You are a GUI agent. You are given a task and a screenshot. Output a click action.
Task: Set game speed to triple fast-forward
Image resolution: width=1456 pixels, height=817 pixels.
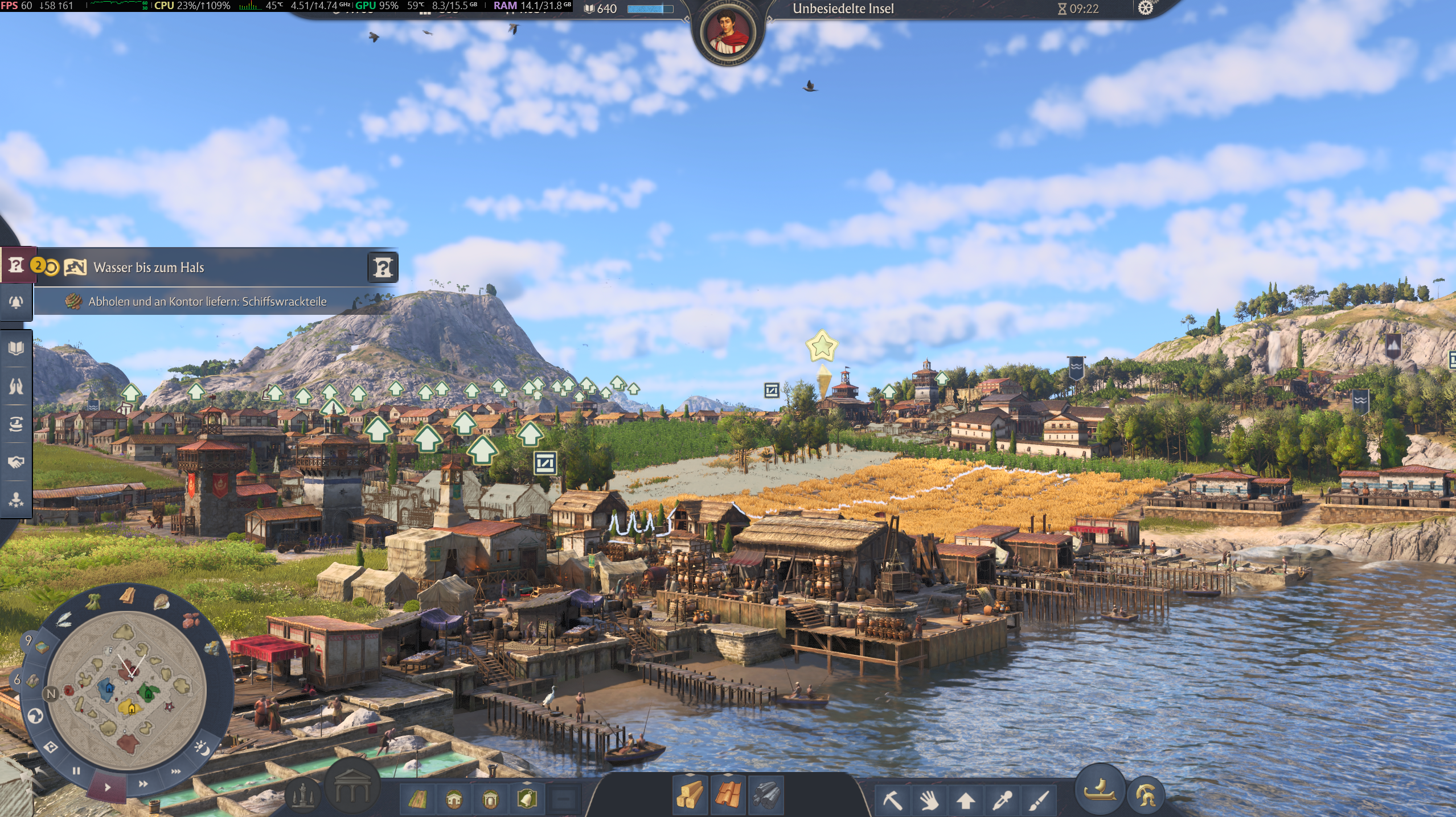176,772
